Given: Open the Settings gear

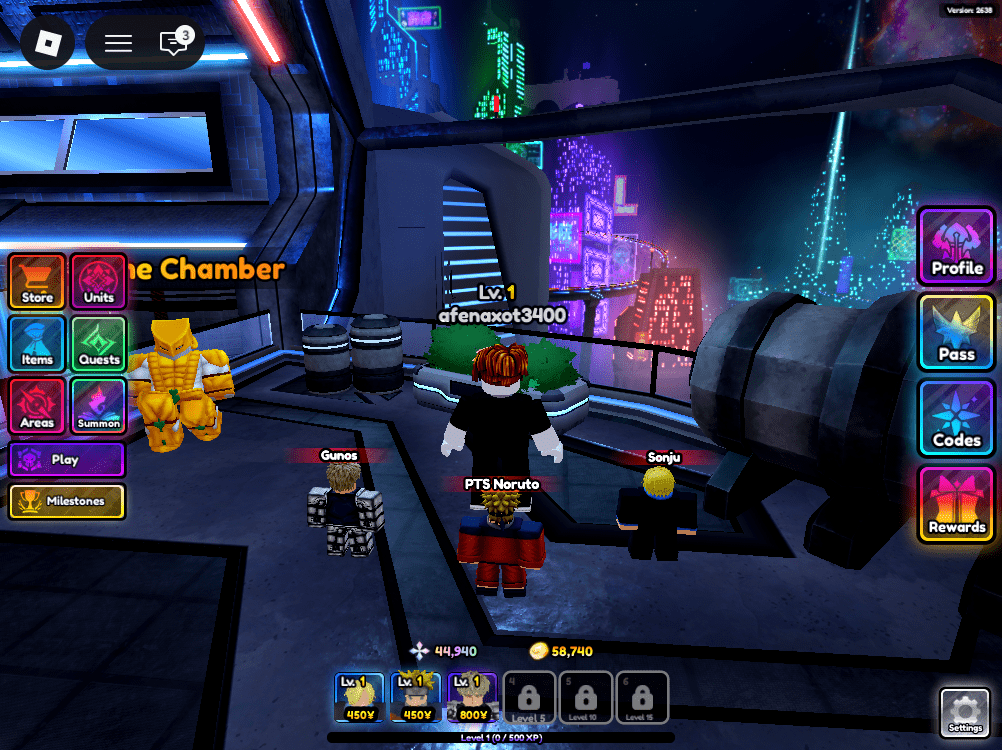Looking at the screenshot, I should coord(965,710).
